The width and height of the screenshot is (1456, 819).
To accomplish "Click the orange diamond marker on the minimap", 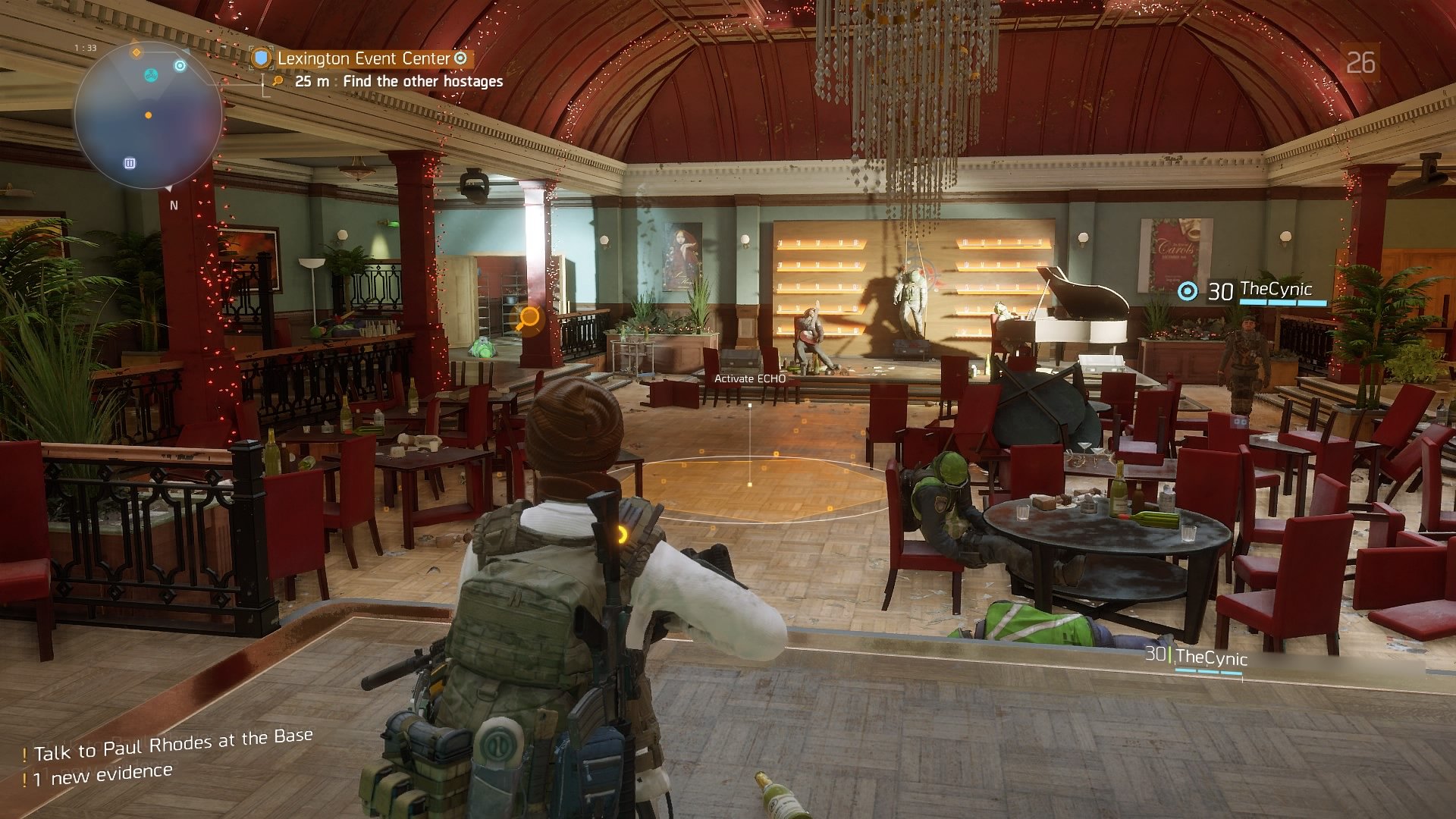I will (x=136, y=52).
